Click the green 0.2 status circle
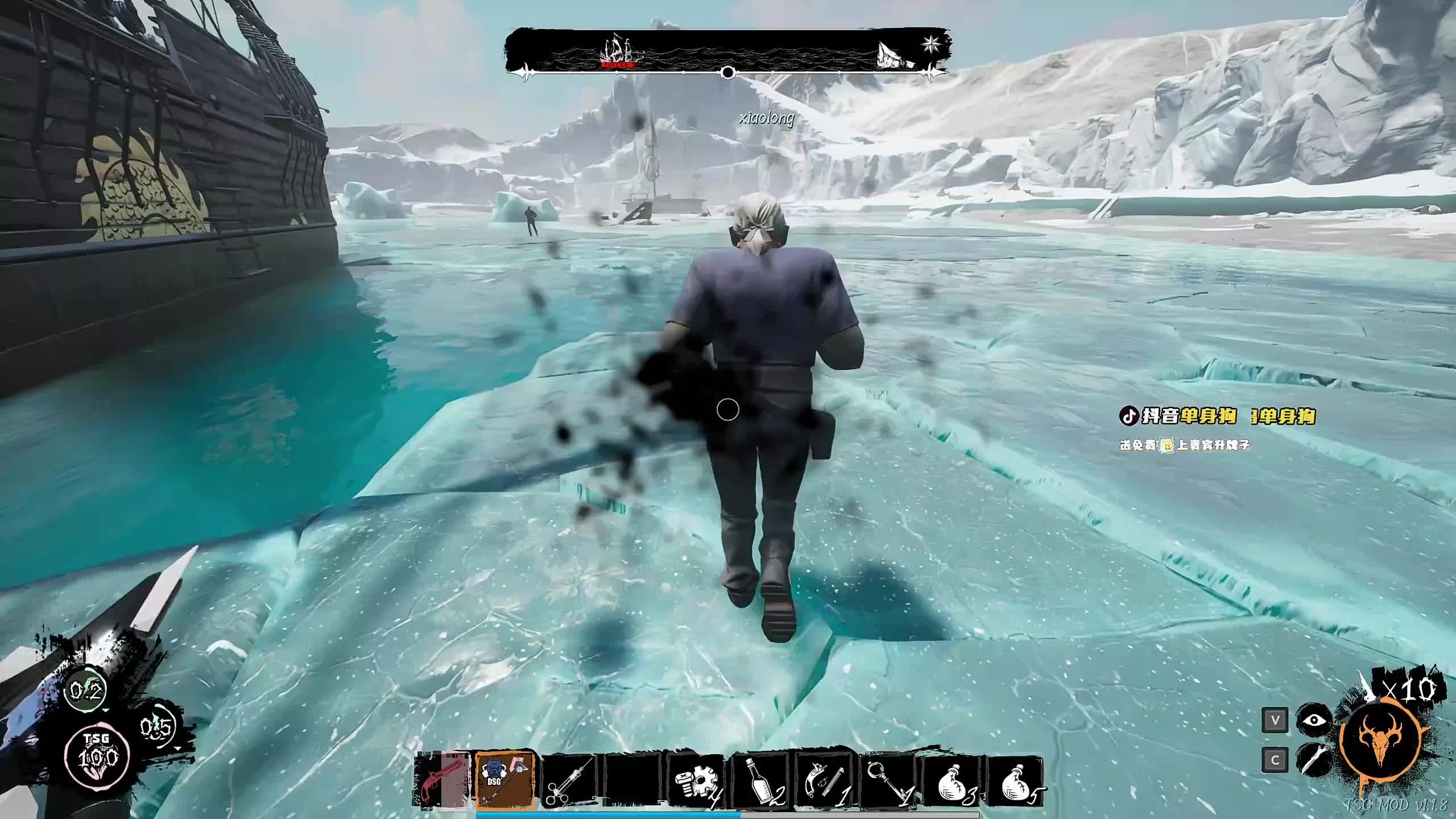 coord(85,692)
